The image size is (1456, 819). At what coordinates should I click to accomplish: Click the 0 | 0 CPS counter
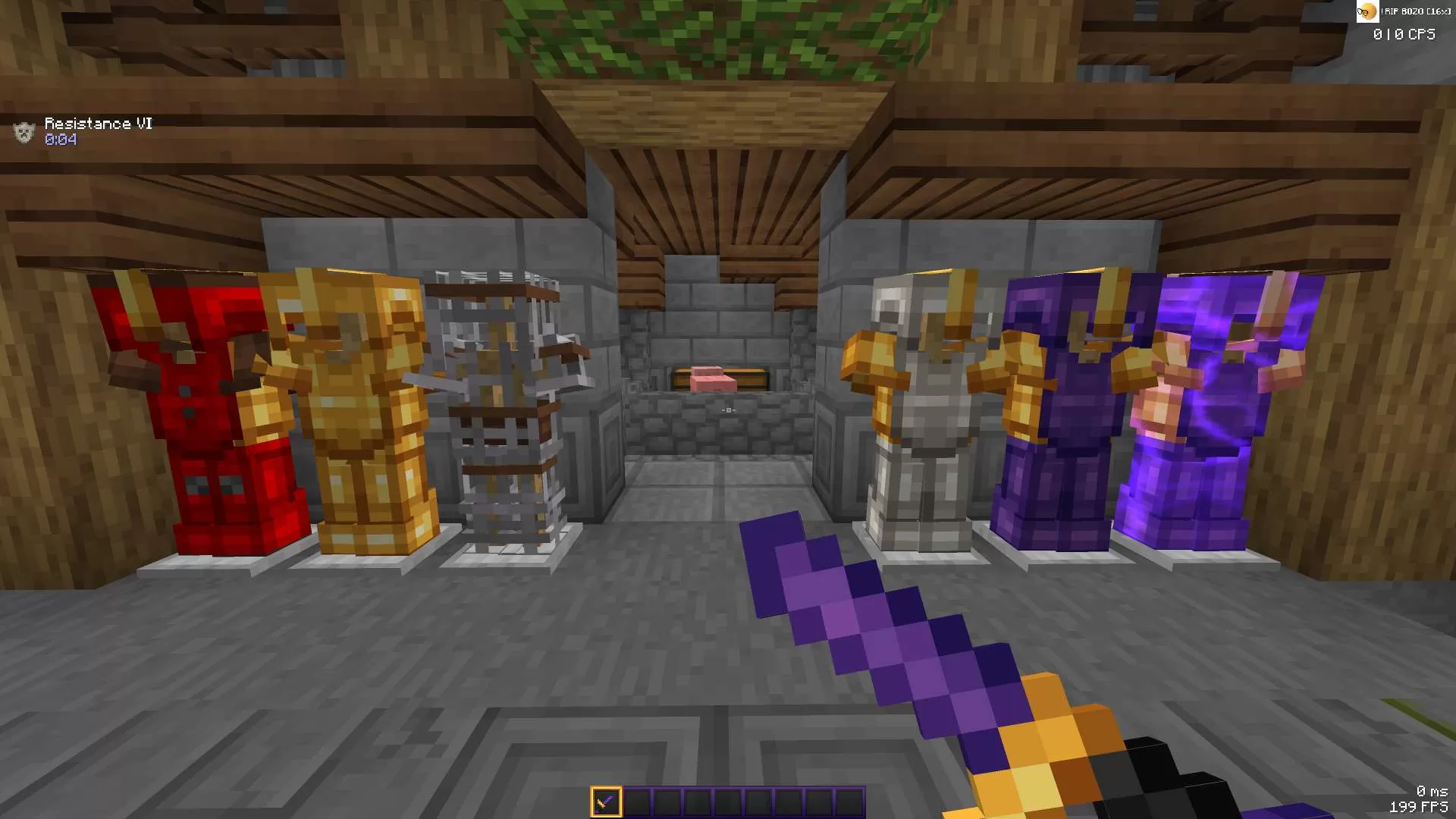tap(1404, 34)
